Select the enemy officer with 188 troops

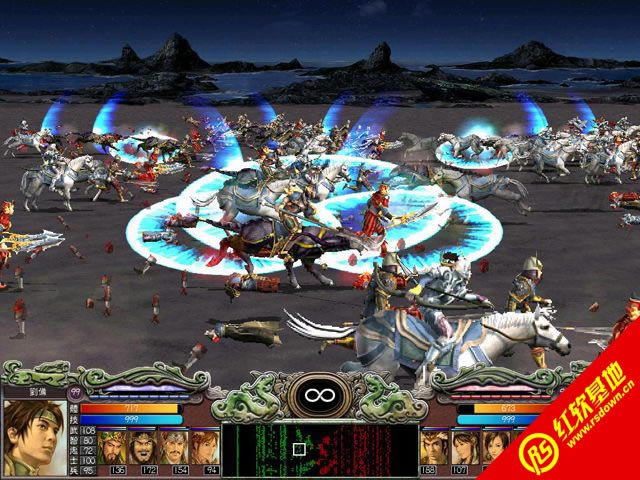click(433, 447)
